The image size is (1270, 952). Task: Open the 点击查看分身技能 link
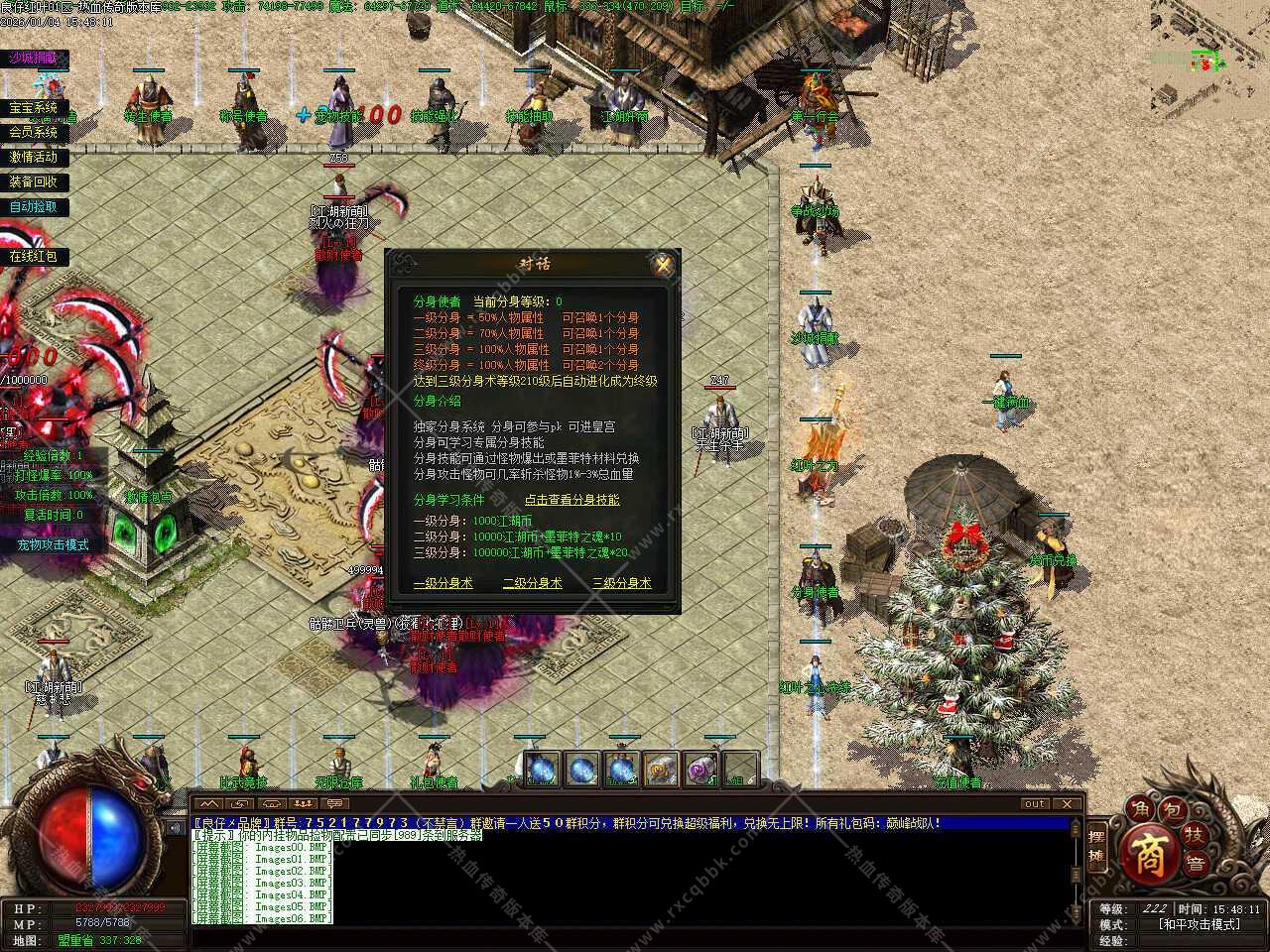(571, 500)
